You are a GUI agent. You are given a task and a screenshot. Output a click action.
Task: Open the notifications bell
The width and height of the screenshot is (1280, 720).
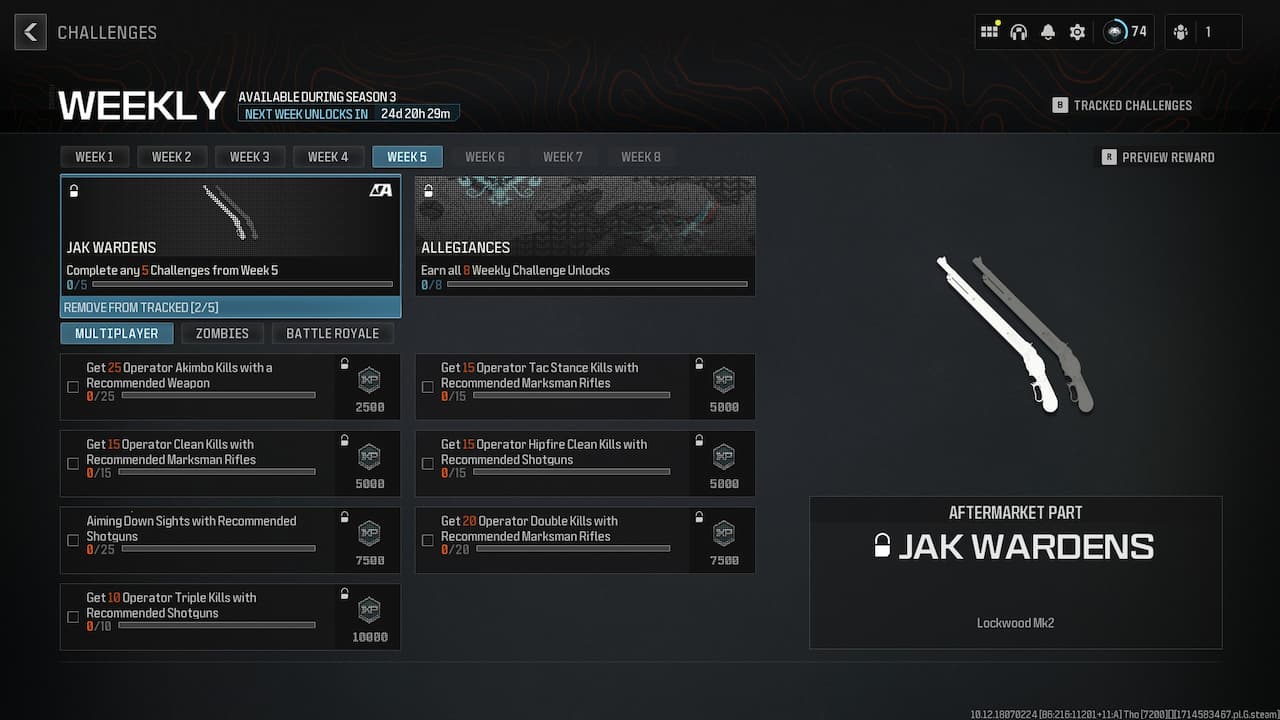1047,31
